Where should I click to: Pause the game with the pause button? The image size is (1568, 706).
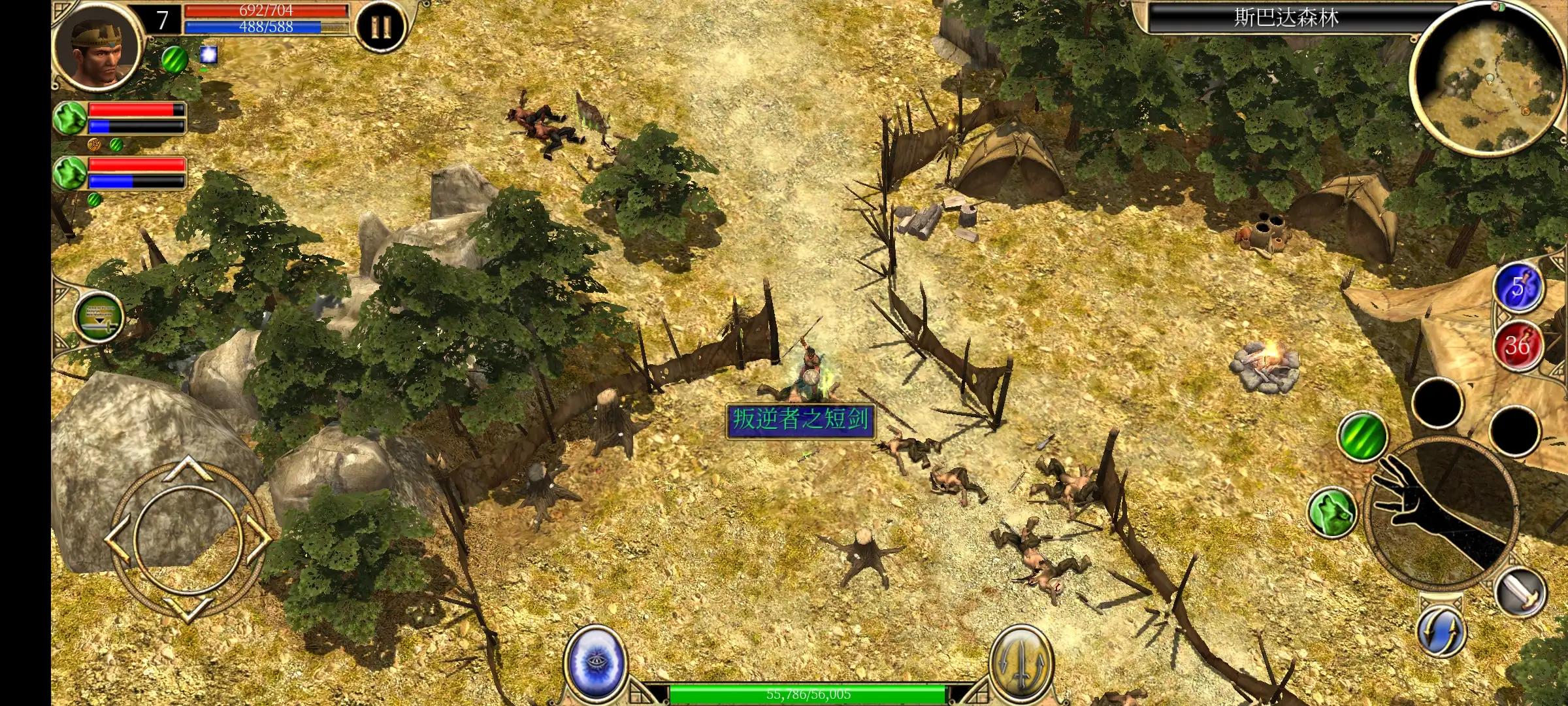click(x=380, y=27)
